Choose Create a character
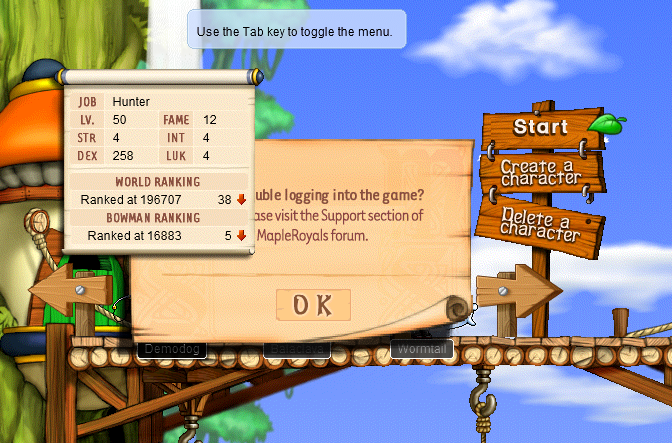This screenshot has width=672, height=443. point(541,172)
